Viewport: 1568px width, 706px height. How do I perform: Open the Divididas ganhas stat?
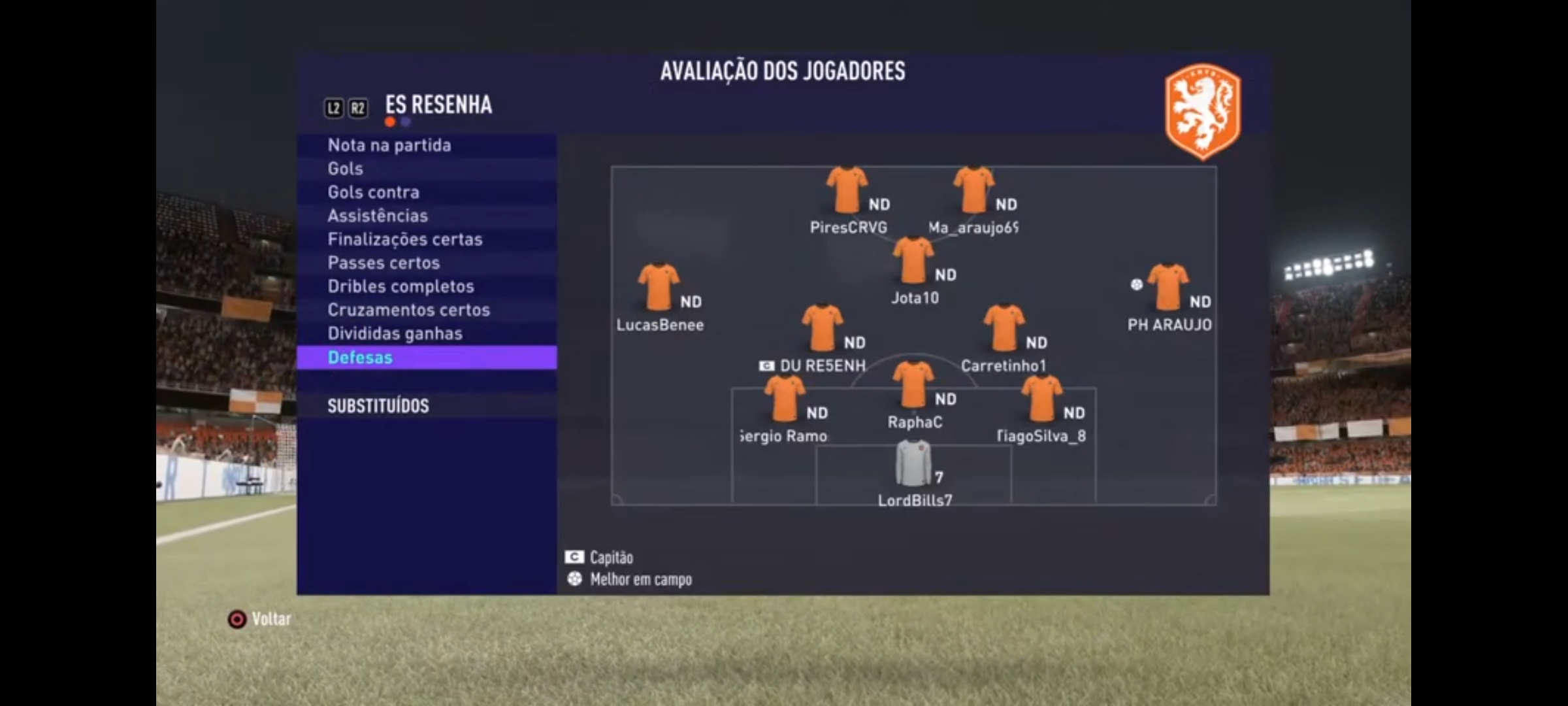point(395,333)
